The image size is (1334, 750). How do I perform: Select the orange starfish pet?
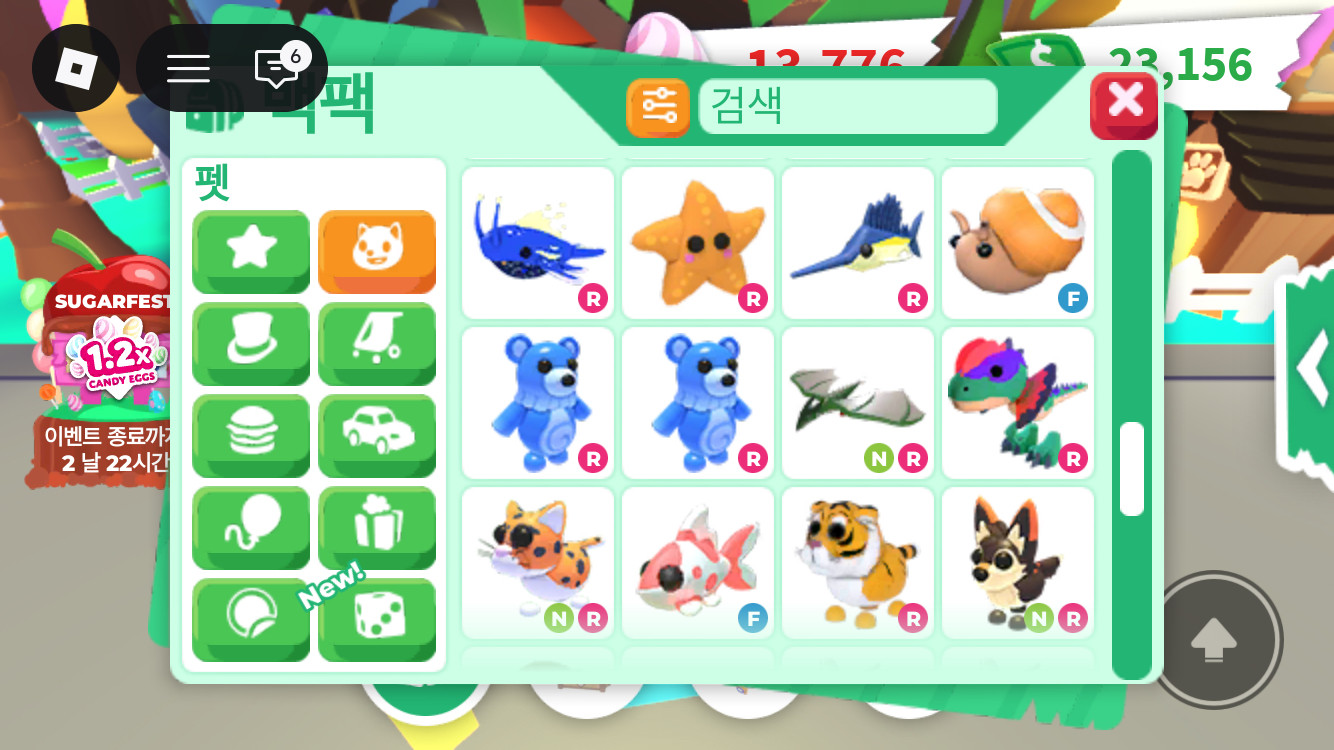(x=697, y=240)
